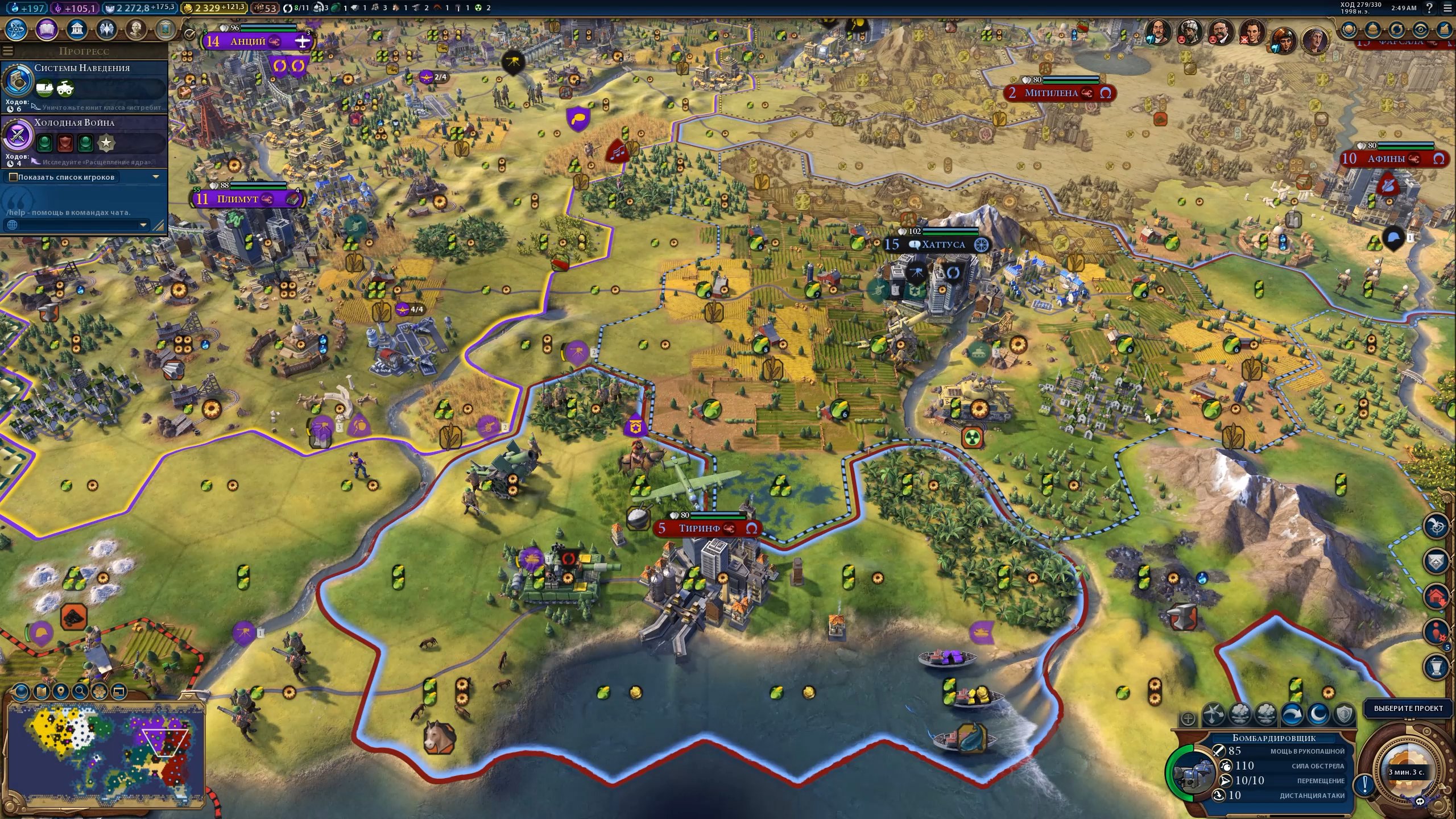The width and height of the screenshot is (1456, 819).
Task: Open the civics tree book button
Action: click(x=47, y=29)
